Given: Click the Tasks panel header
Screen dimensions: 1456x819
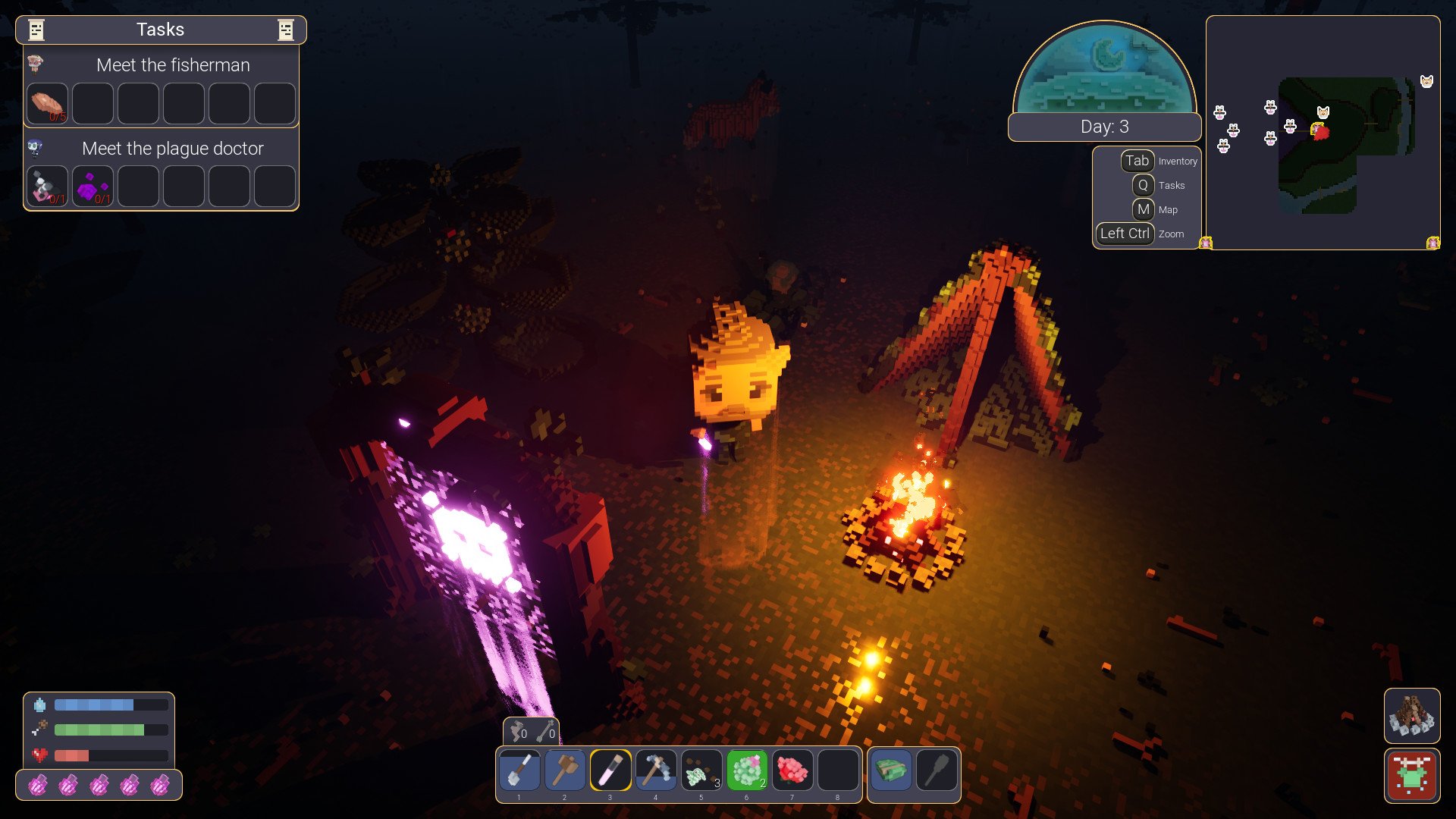Looking at the screenshot, I should [x=161, y=30].
